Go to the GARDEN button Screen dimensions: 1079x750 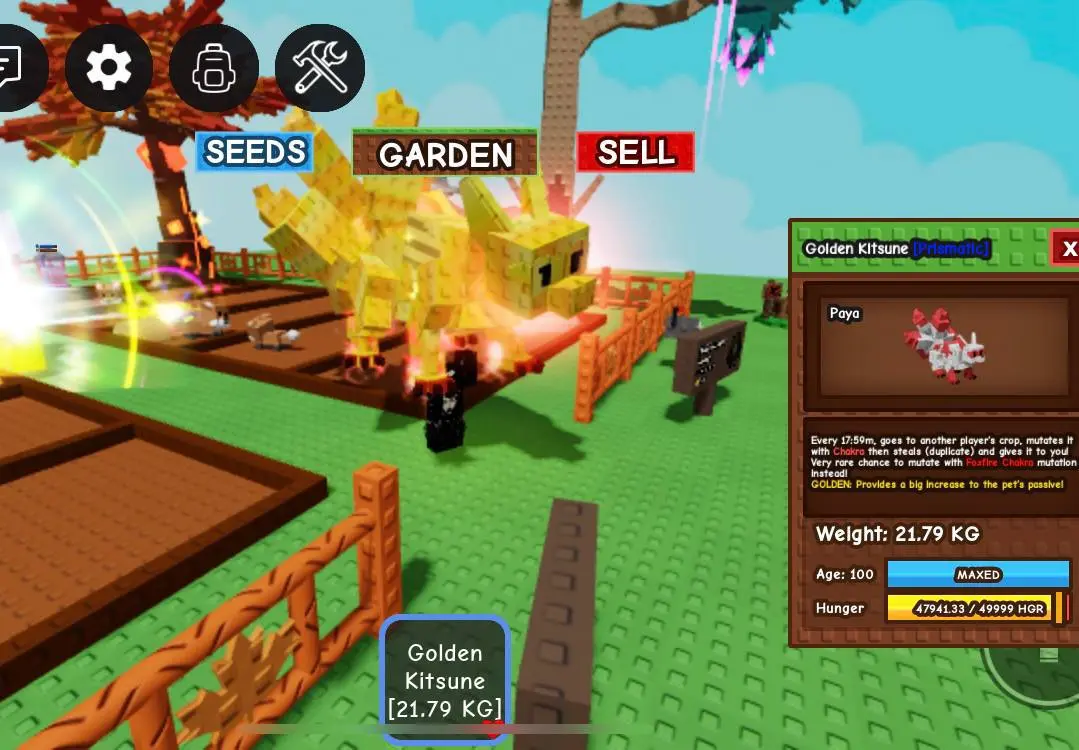coord(445,154)
